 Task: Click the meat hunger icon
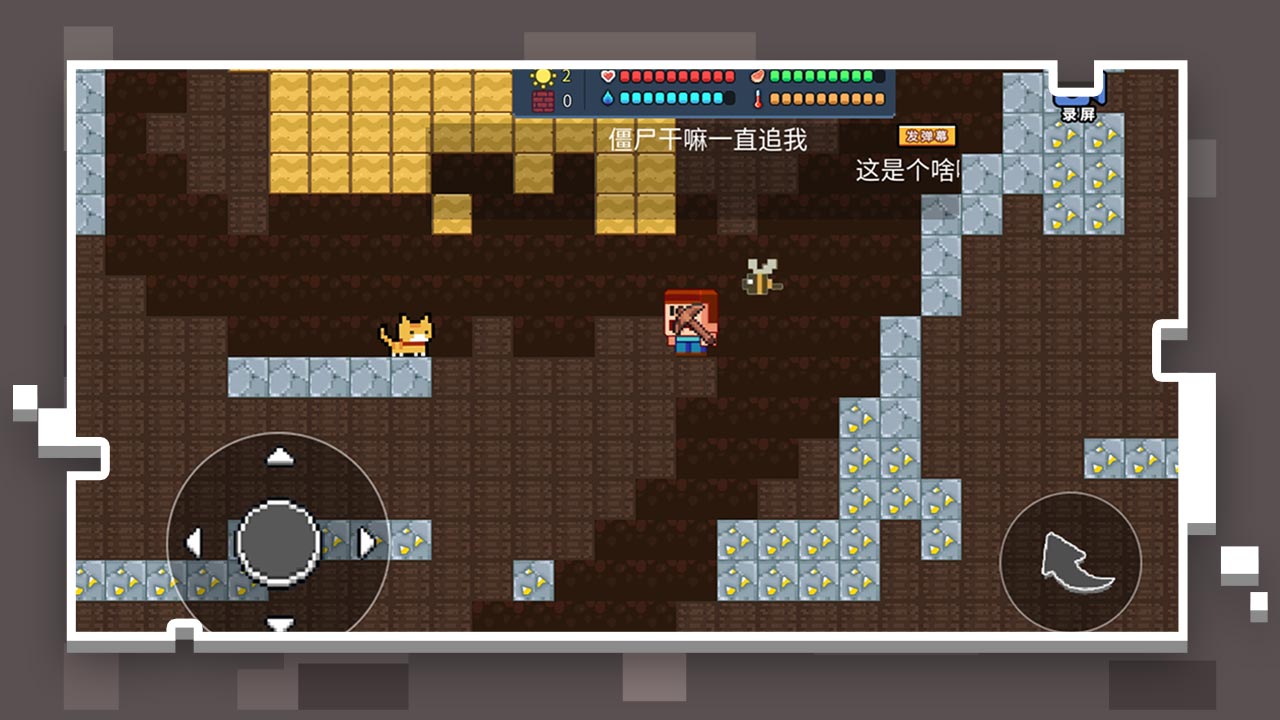[x=757, y=76]
